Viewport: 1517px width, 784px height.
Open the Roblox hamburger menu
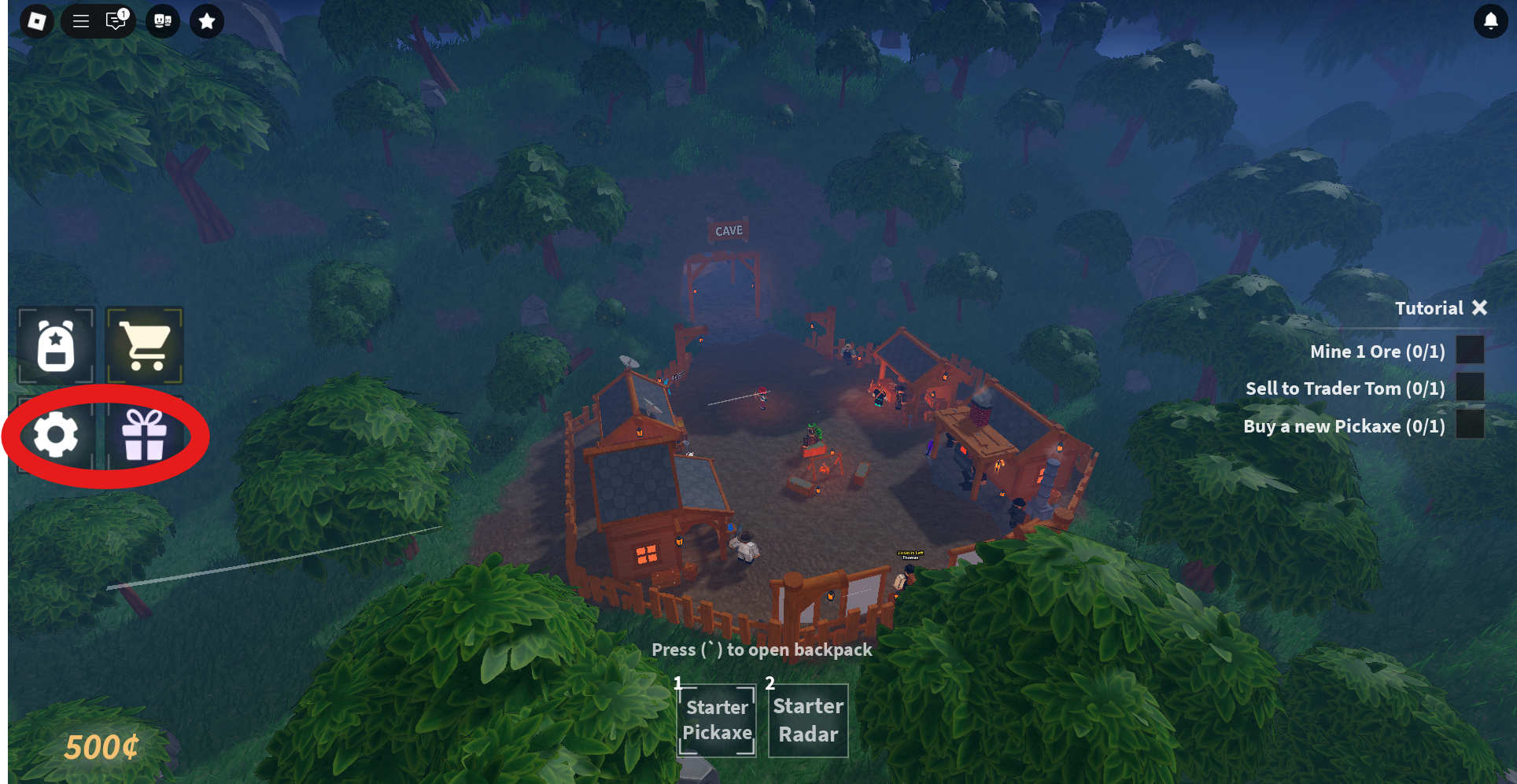point(79,21)
